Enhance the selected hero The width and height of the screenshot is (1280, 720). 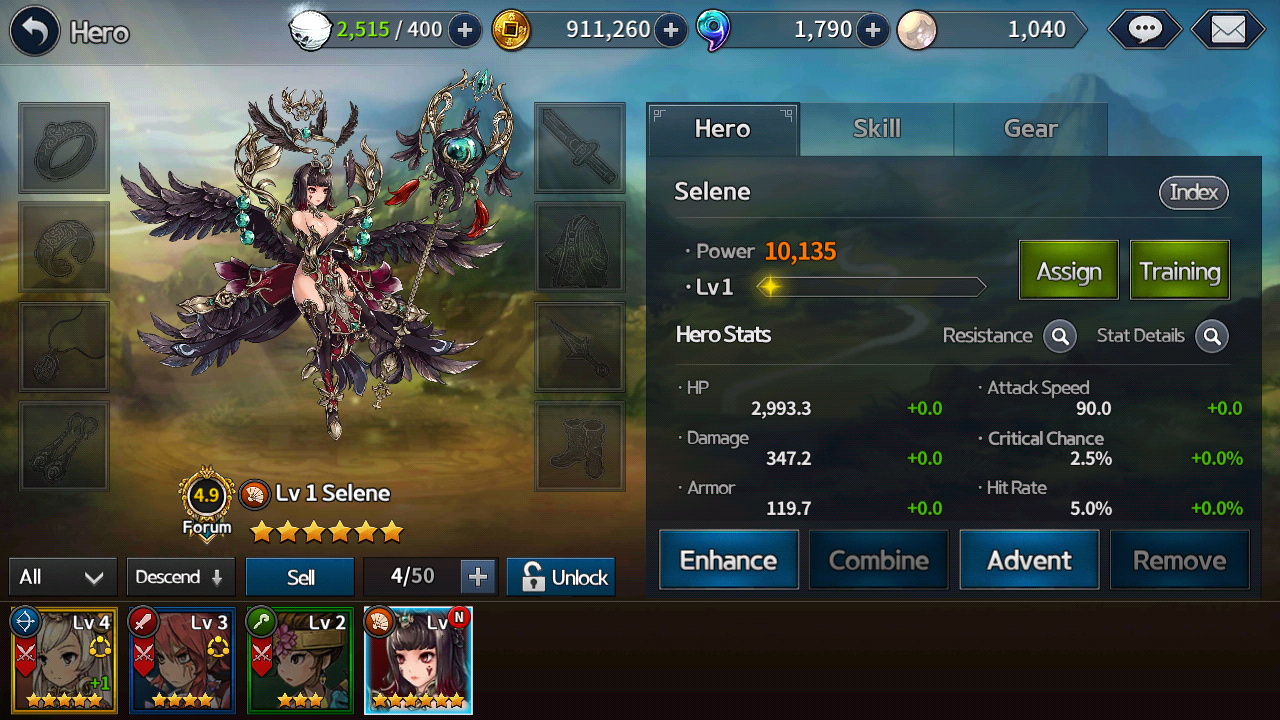point(728,560)
